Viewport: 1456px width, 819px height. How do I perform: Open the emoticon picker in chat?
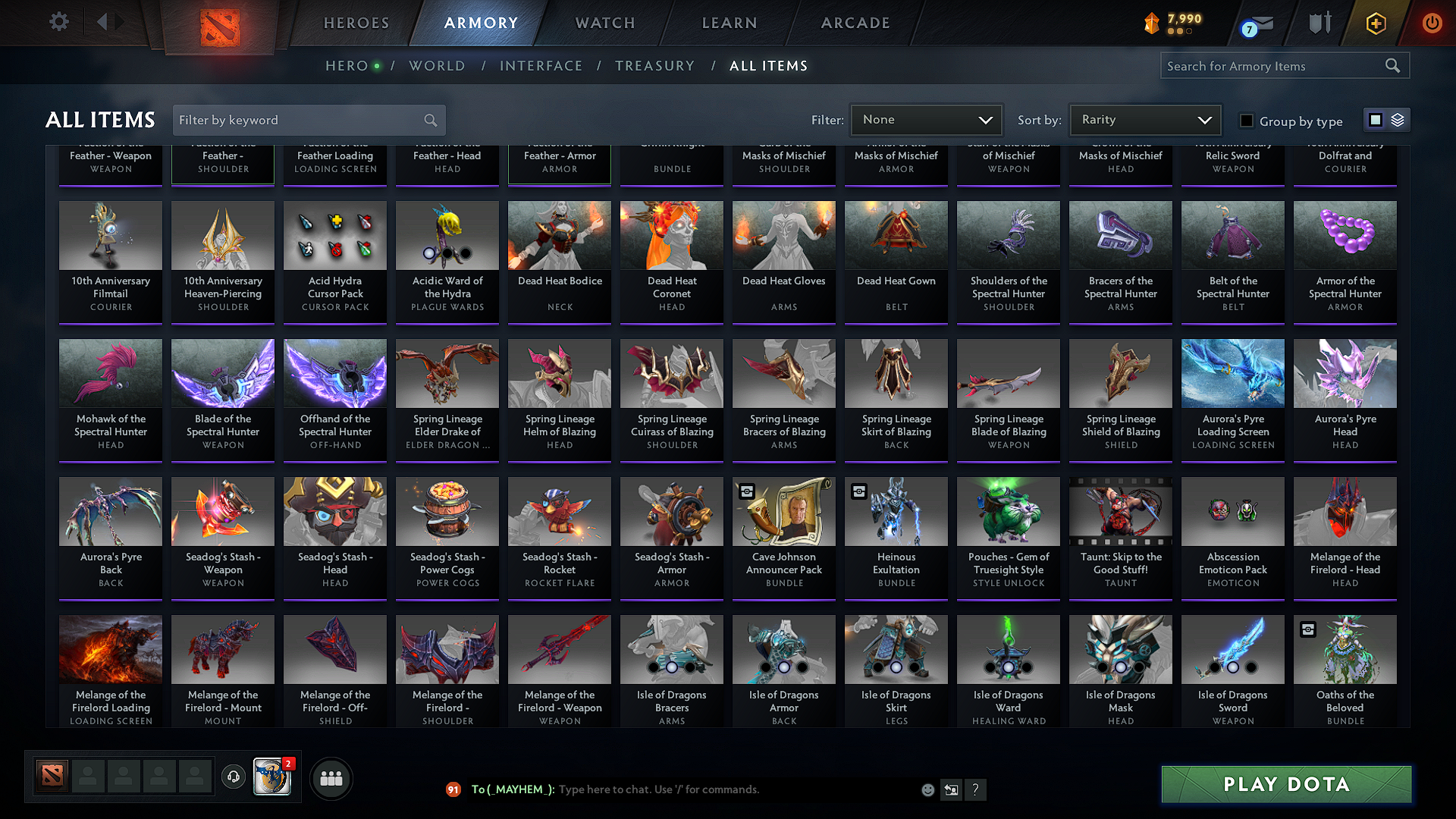927,789
